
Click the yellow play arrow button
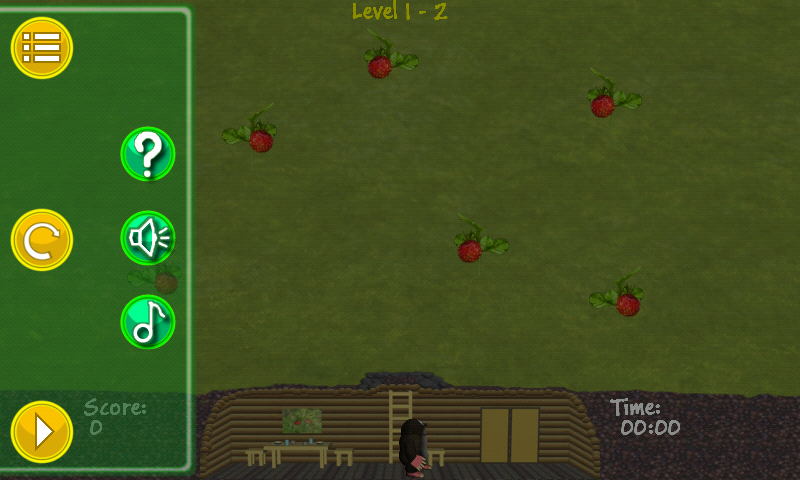pos(42,431)
